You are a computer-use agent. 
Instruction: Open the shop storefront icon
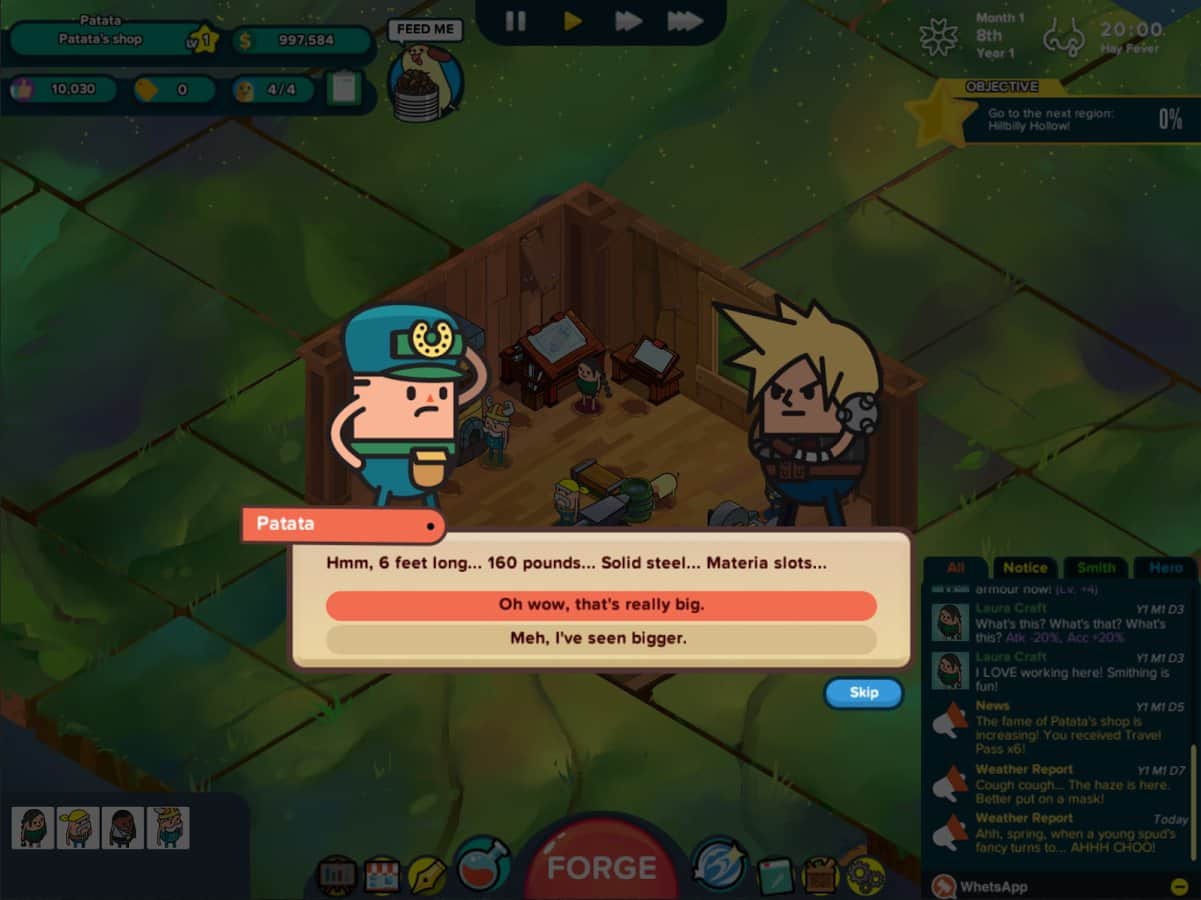click(x=381, y=876)
